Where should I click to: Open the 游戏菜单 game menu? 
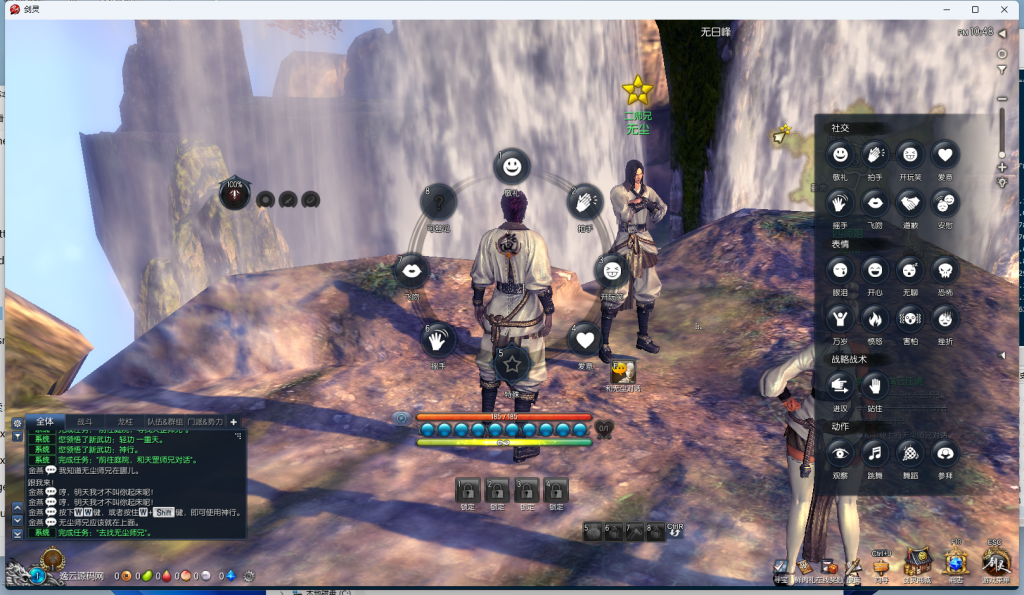click(996, 563)
